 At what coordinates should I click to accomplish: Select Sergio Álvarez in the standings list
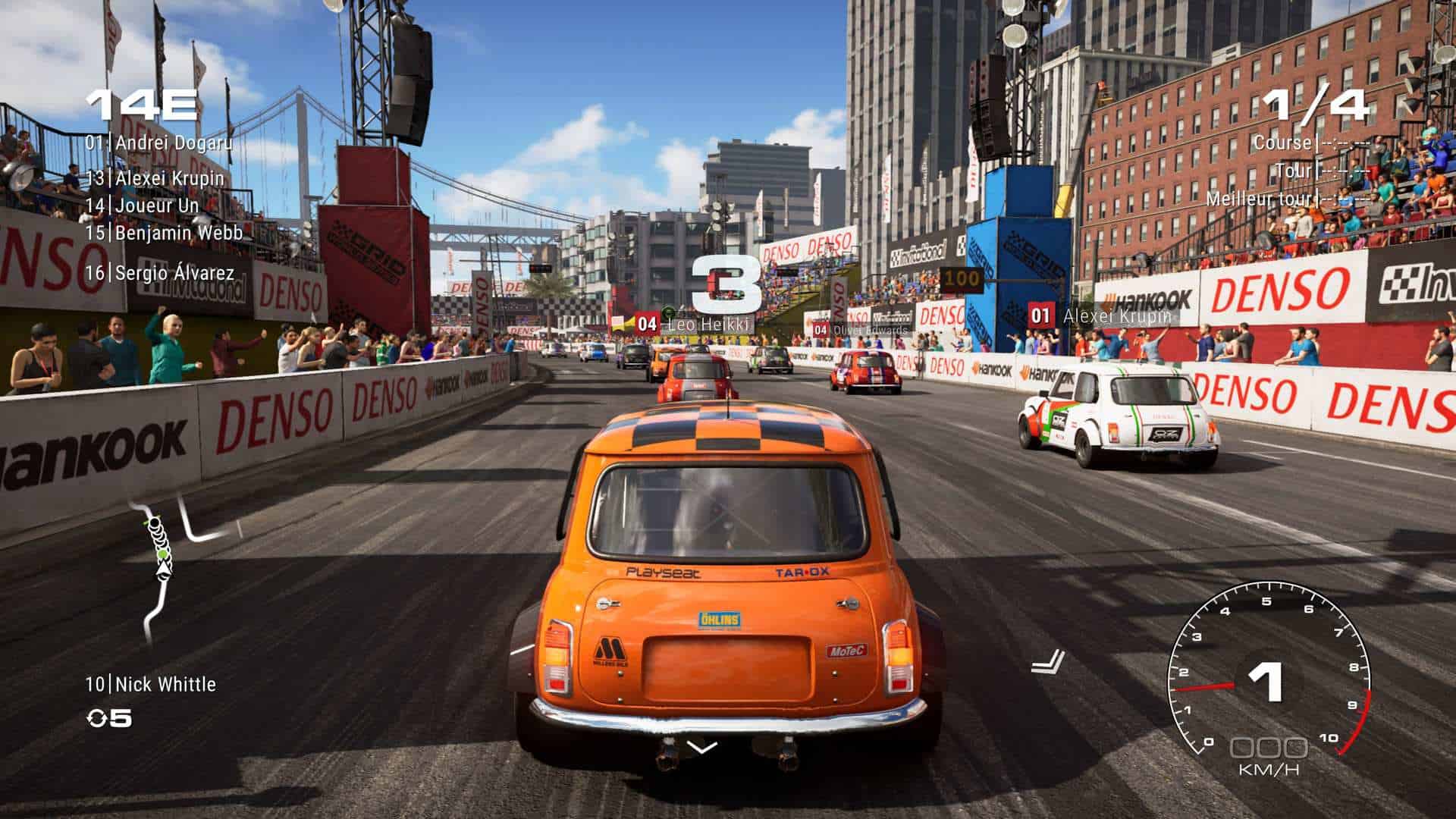point(160,273)
